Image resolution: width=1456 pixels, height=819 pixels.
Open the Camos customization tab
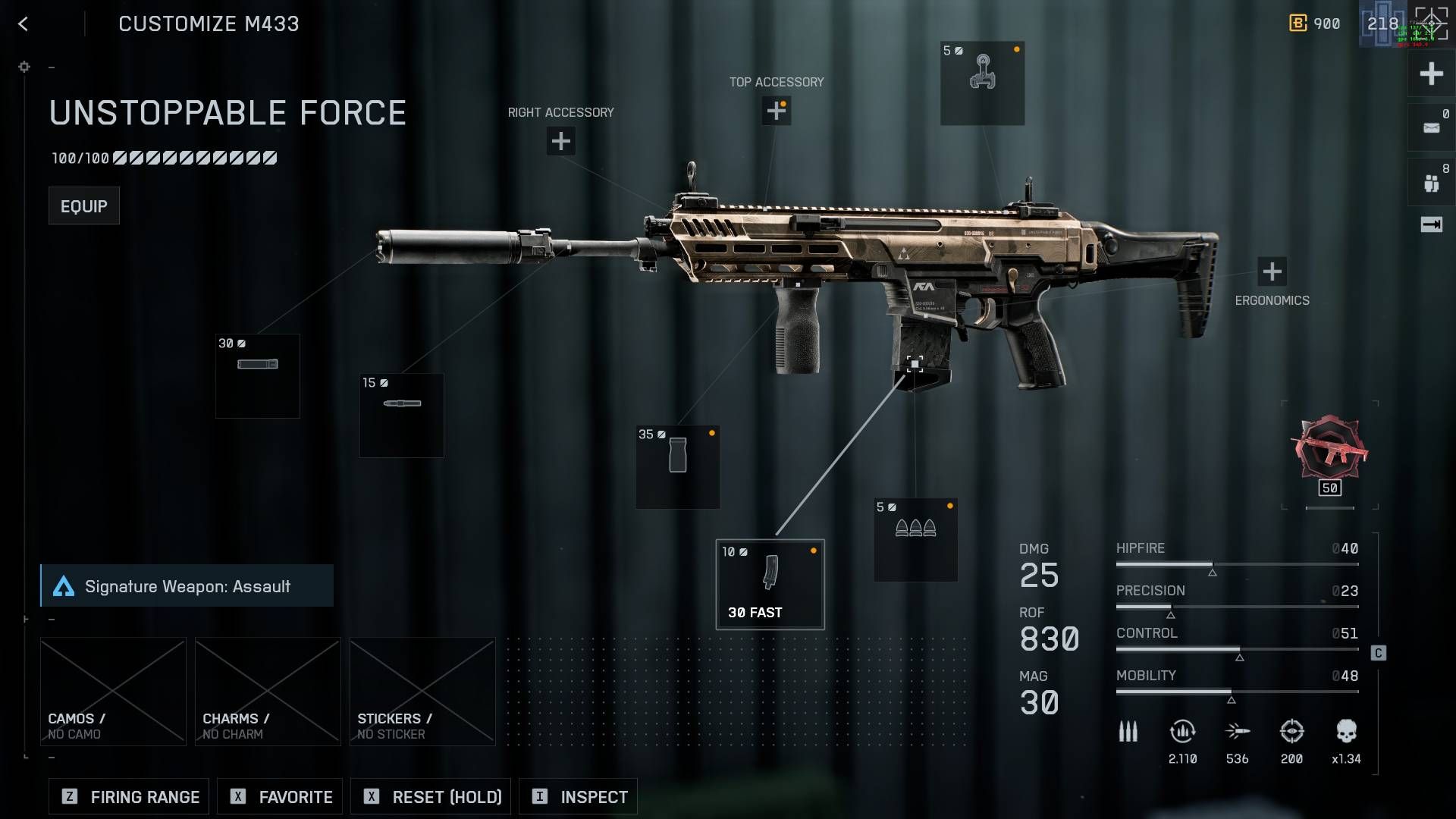click(112, 691)
